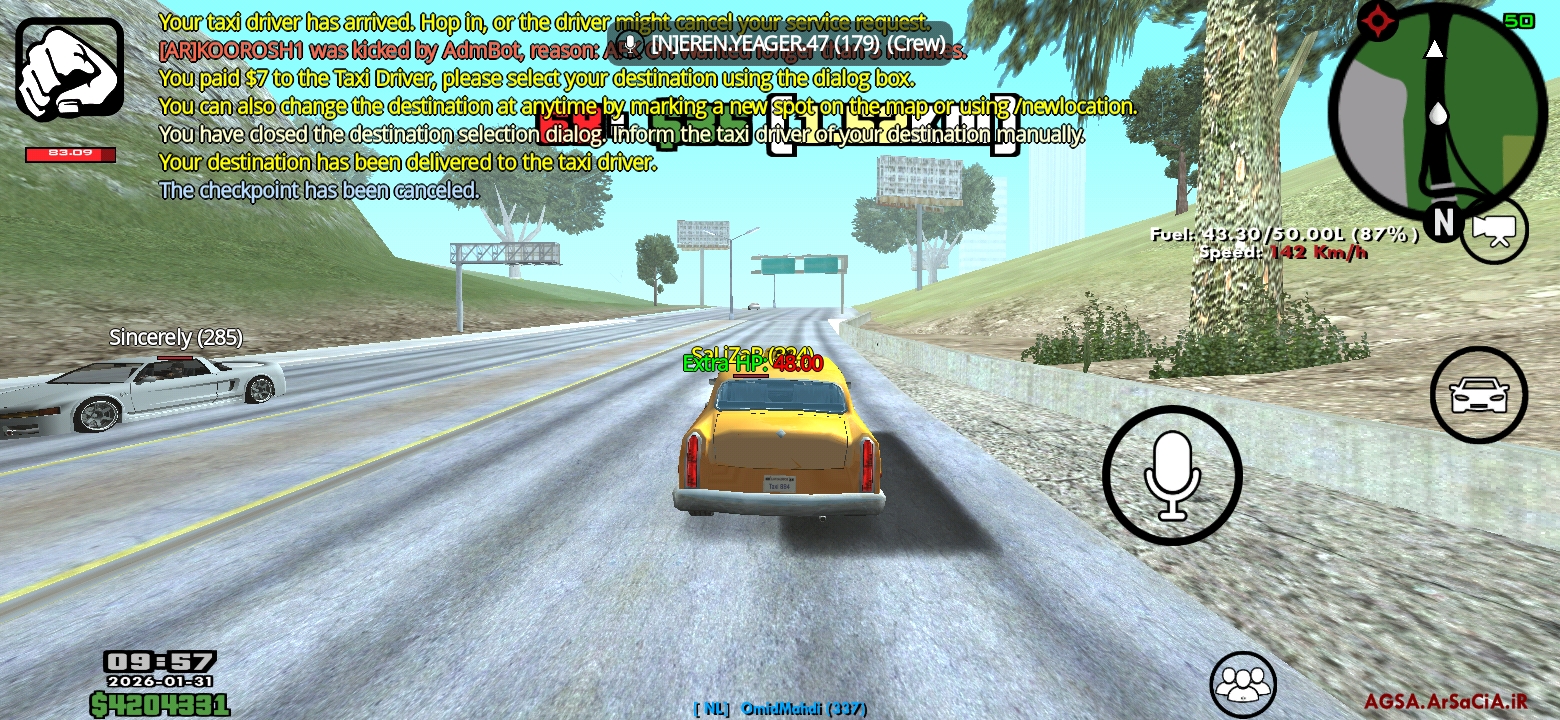
Task: Activate the large microphone voice button
Action: [x=1172, y=475]
